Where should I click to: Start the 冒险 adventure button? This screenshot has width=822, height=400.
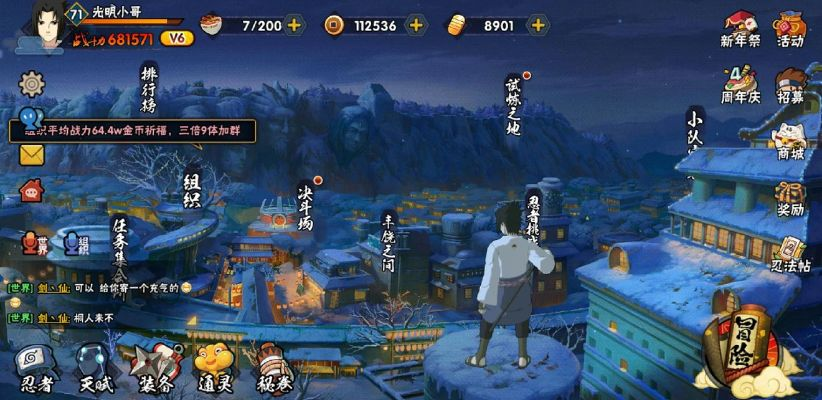742,350
